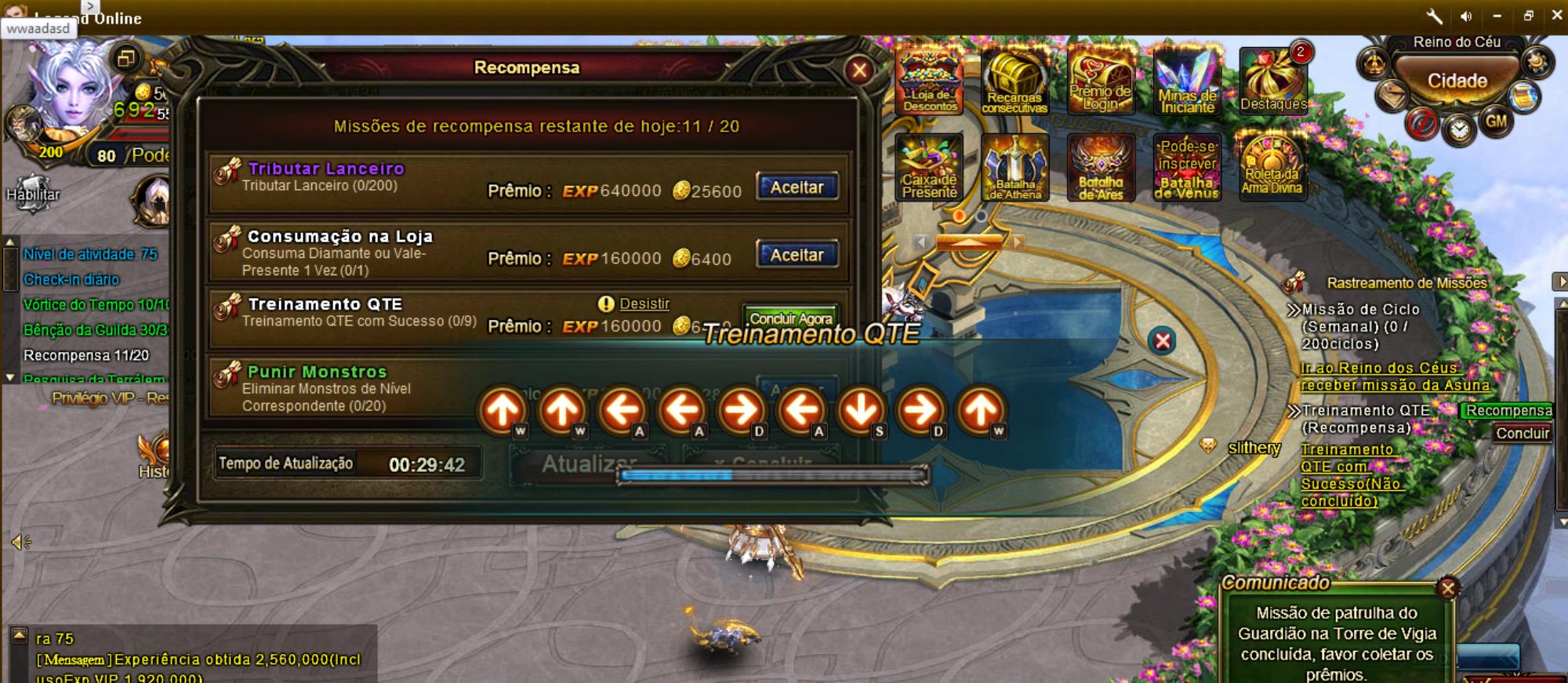Screen dimensions: 1568x683
Task: Open the Caixa de Presente icon
Action: click(930, 167)
